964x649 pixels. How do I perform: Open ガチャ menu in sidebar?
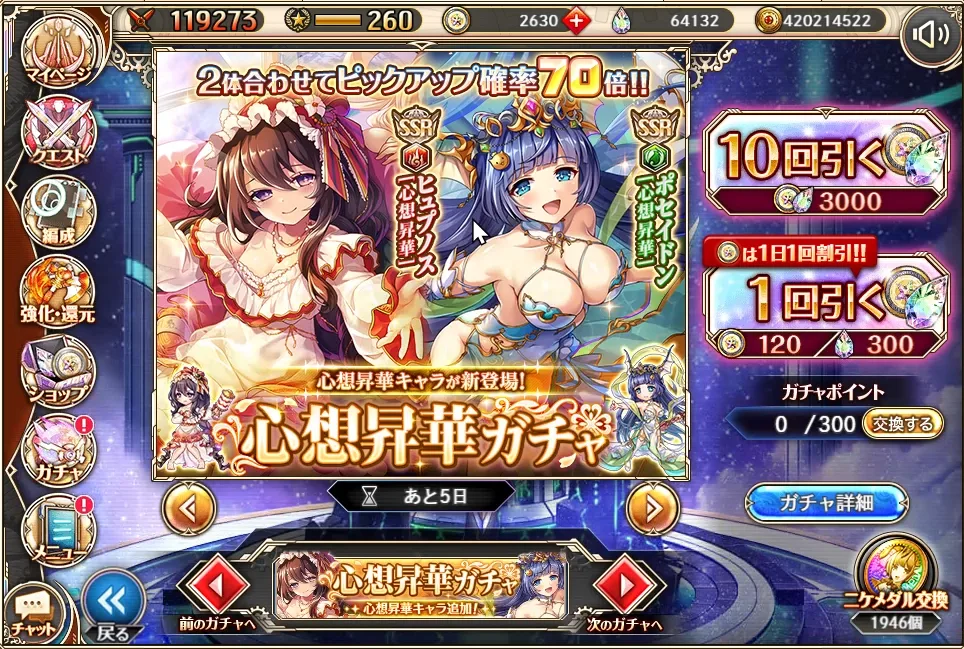click(x=60, y=448)
